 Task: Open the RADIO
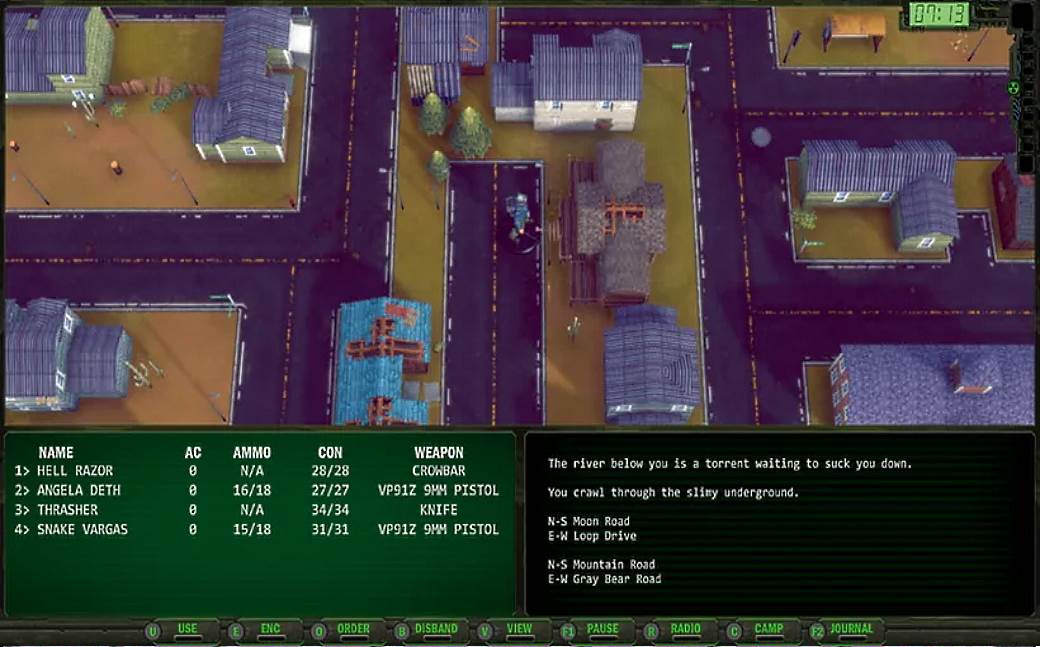click(x=685, y=629)
